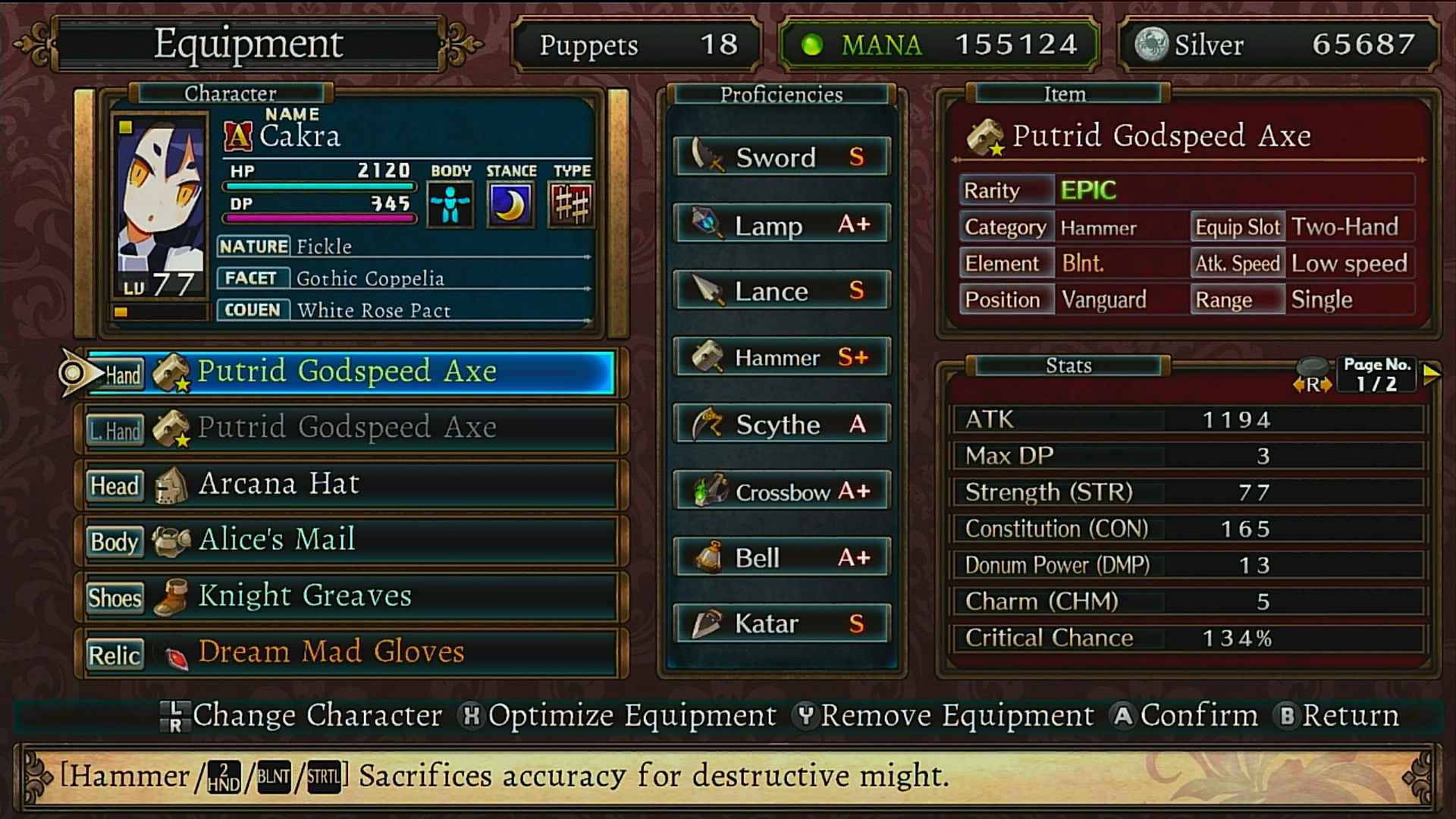Select the L.Hand Putrid Godspeed Axe slot
Image resolution: width=1456 pixels, height=819 pixels.
point(350,428)
